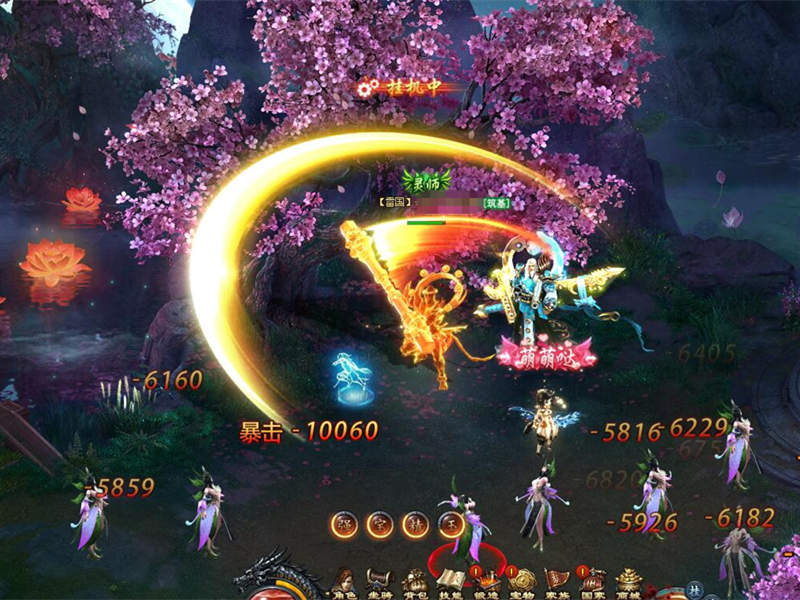
Task: Click the round 精 button
Action: tap(414, 524)
